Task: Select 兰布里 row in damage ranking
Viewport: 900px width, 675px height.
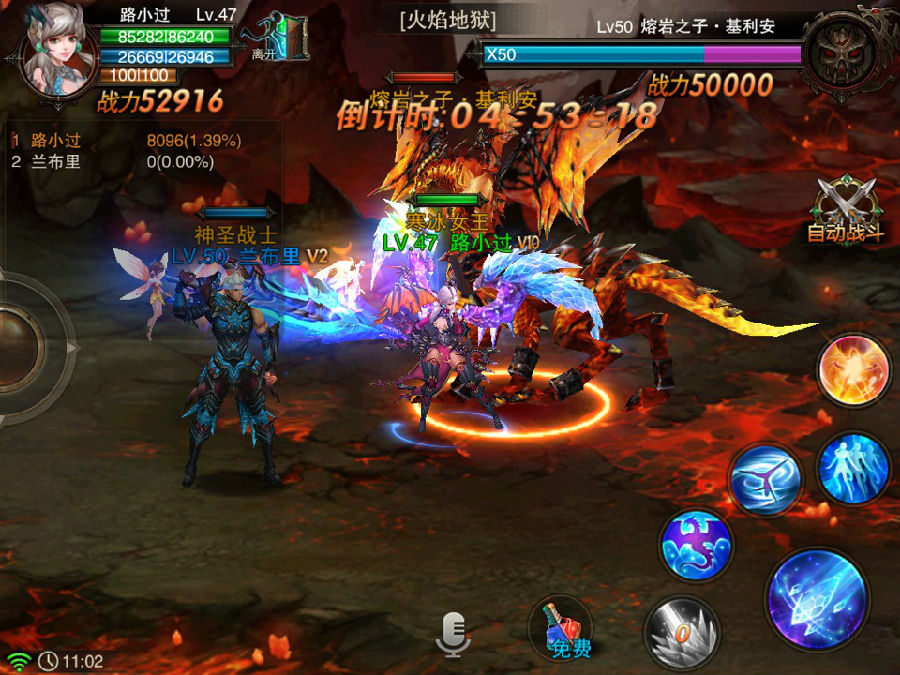Action: tap(130, 161)
